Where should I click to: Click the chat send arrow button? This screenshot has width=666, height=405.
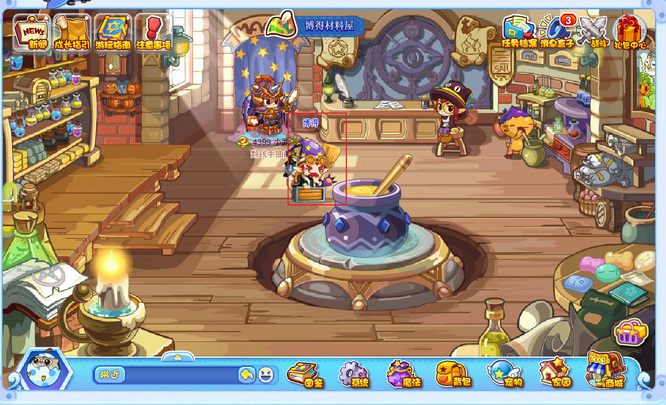click(x=246, y=375)
